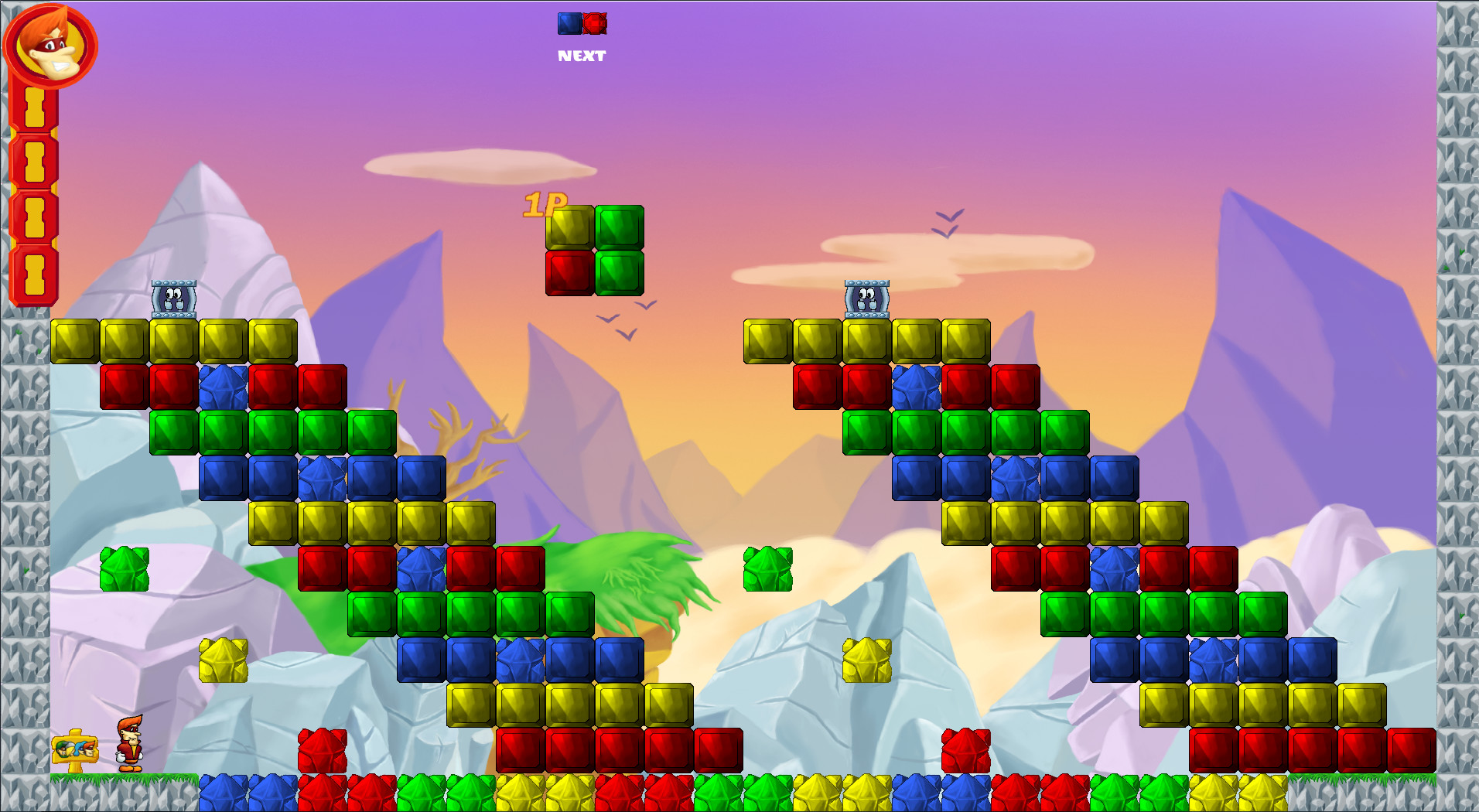This screenshot has width=1479, height=812.
Task: Select the red gem in the NEXT preview
Action: (593, 22)
